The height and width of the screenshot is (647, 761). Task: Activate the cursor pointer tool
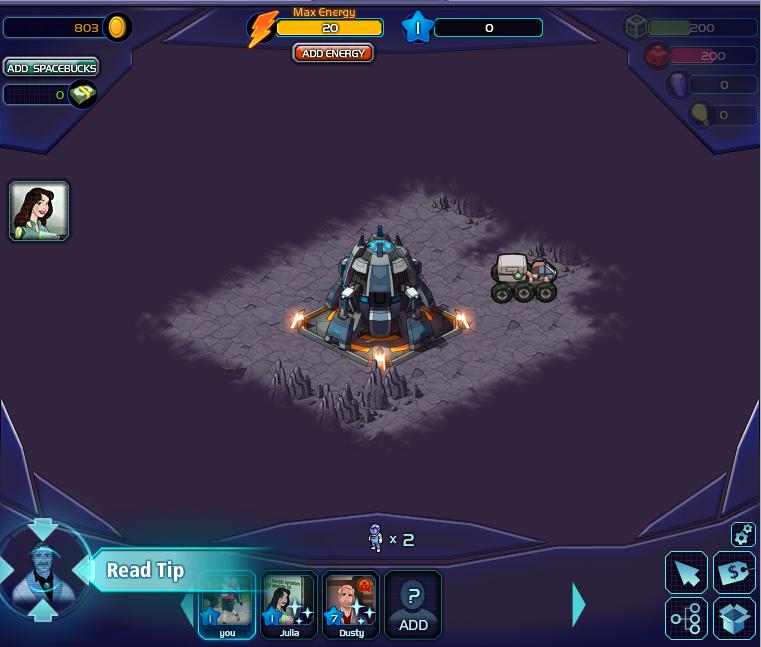click(686, 573)
